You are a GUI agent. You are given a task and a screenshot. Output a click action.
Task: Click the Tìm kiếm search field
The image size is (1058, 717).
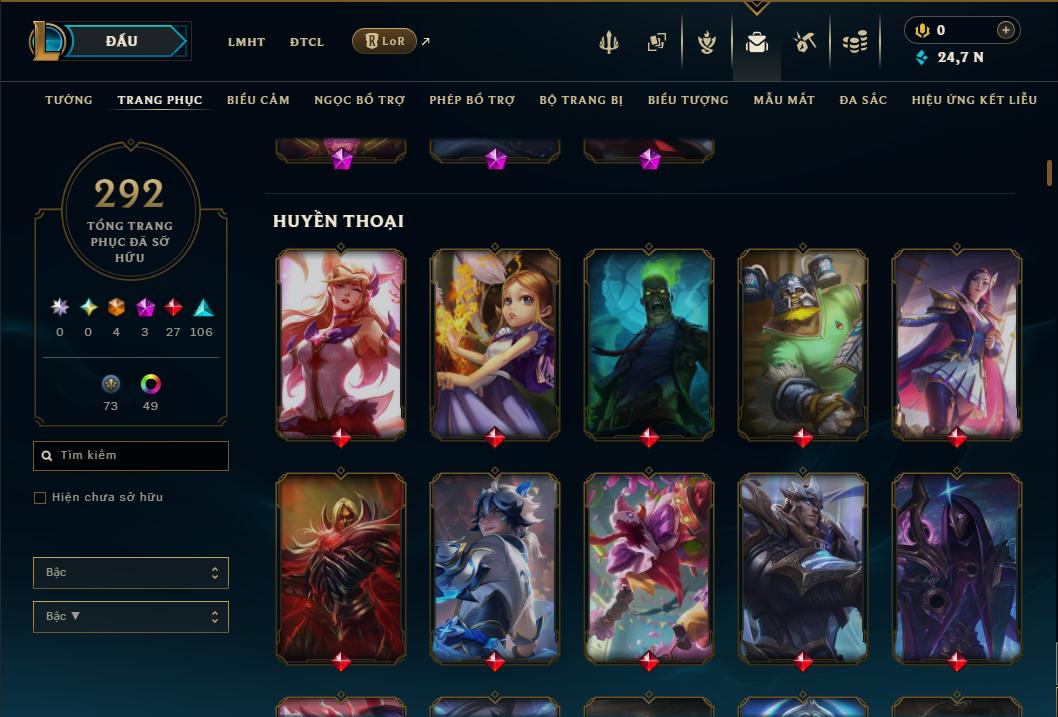(x=131, y=456)
